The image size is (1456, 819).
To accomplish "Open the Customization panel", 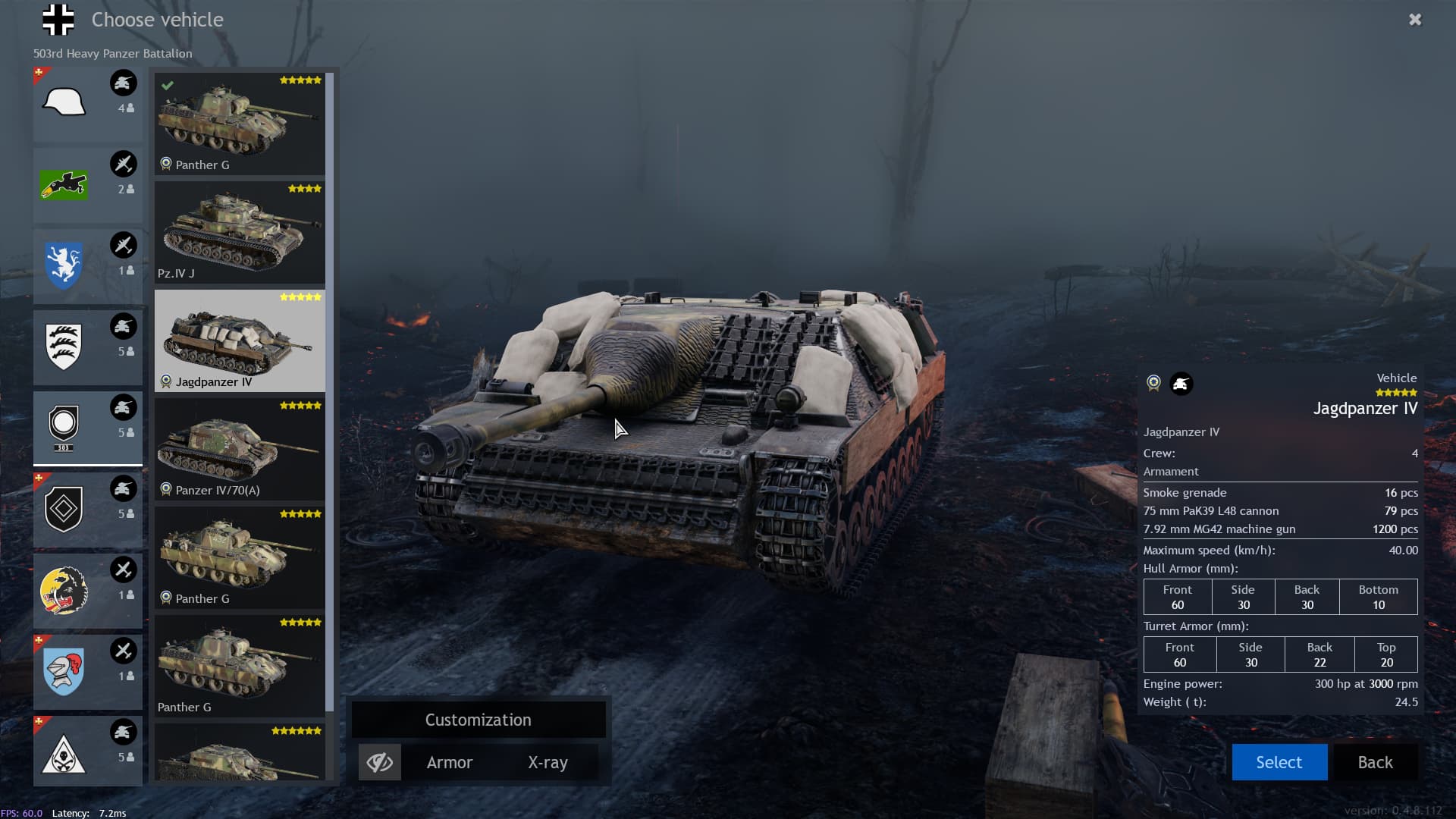I will point(478,720).
